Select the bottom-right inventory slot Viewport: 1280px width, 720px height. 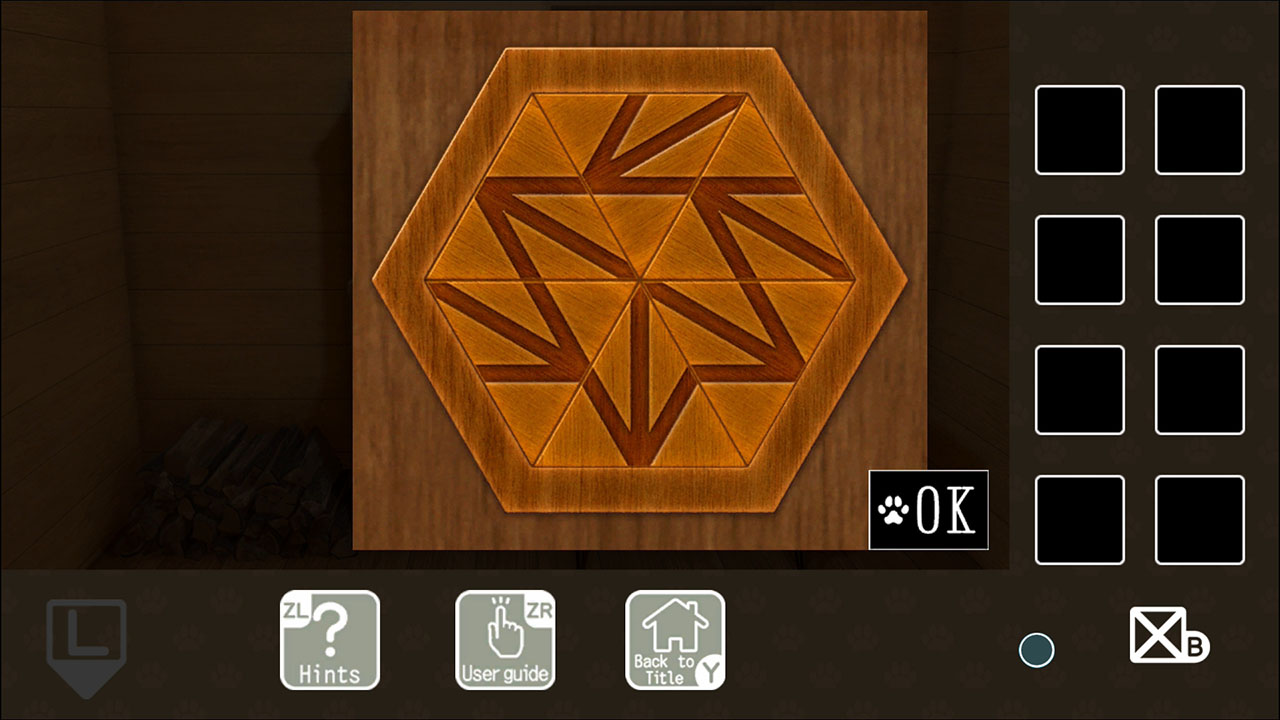click(1199, 519)
